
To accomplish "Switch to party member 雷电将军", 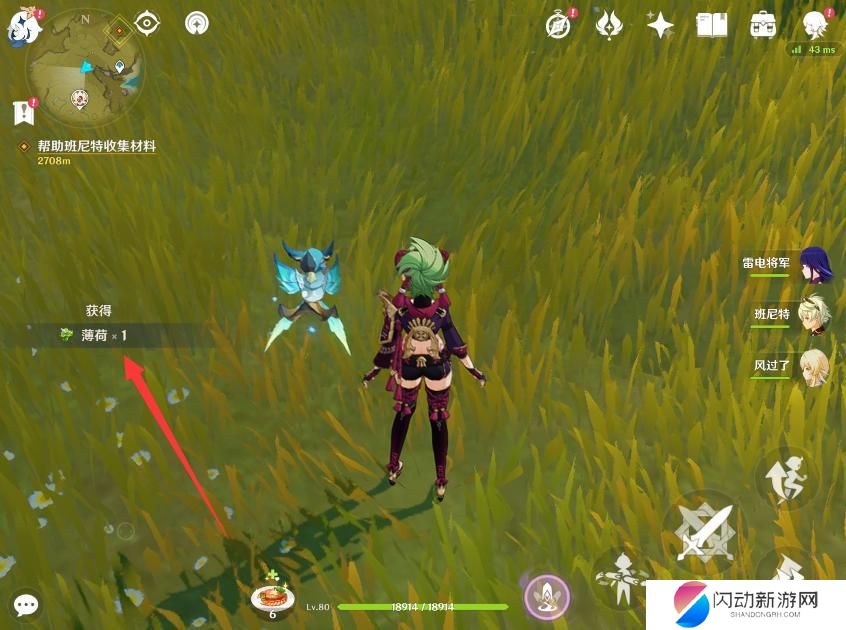I will (814, 264).
